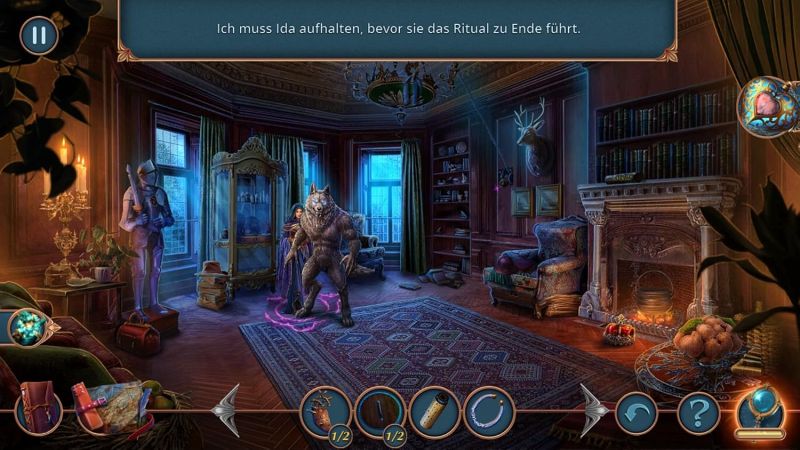Select the clawed glove inventory item
Image resolution: width=800 pixels, height=450 pixels.
pyautogui.click(x=327, y=410)
